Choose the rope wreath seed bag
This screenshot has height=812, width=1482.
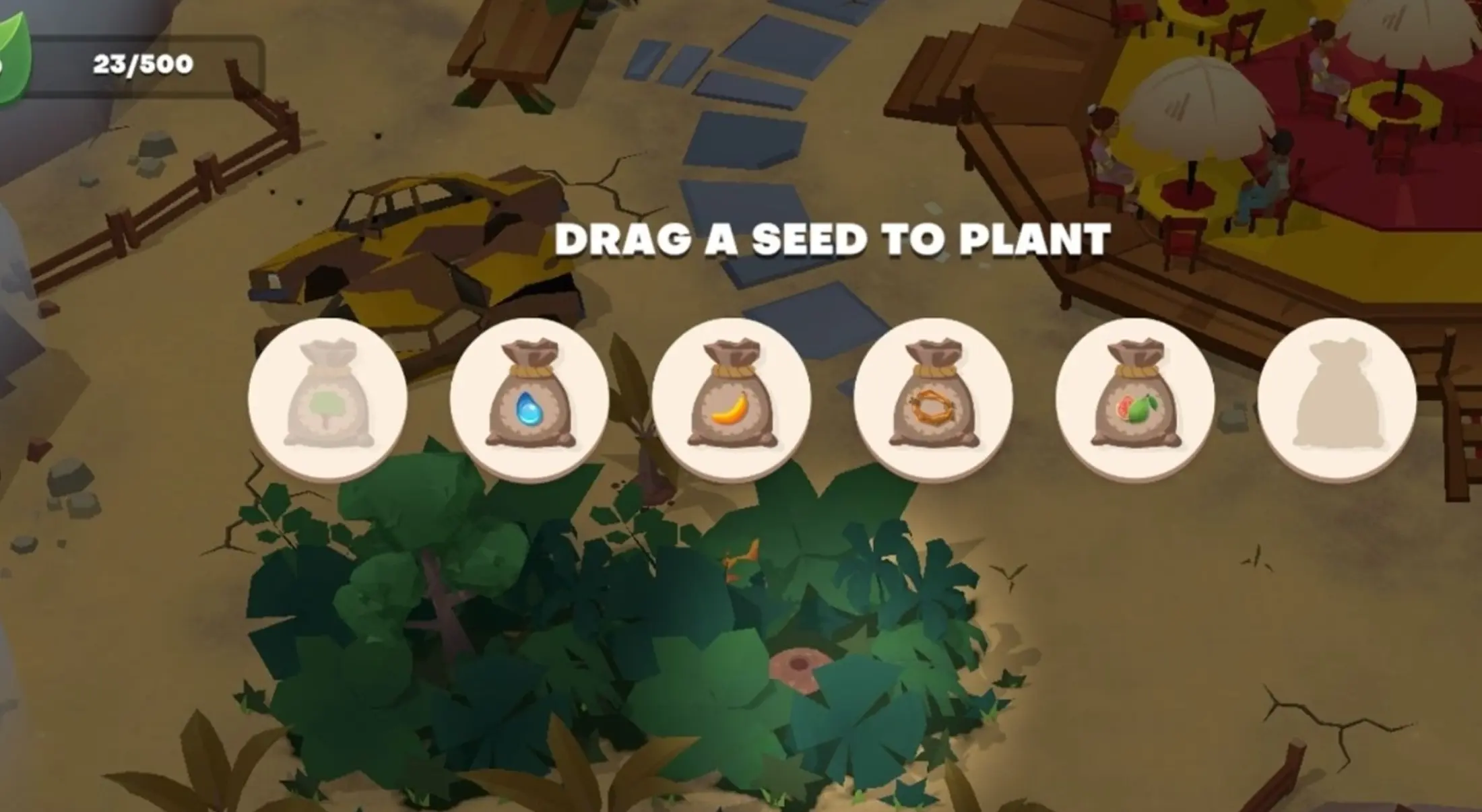[934, 397]
